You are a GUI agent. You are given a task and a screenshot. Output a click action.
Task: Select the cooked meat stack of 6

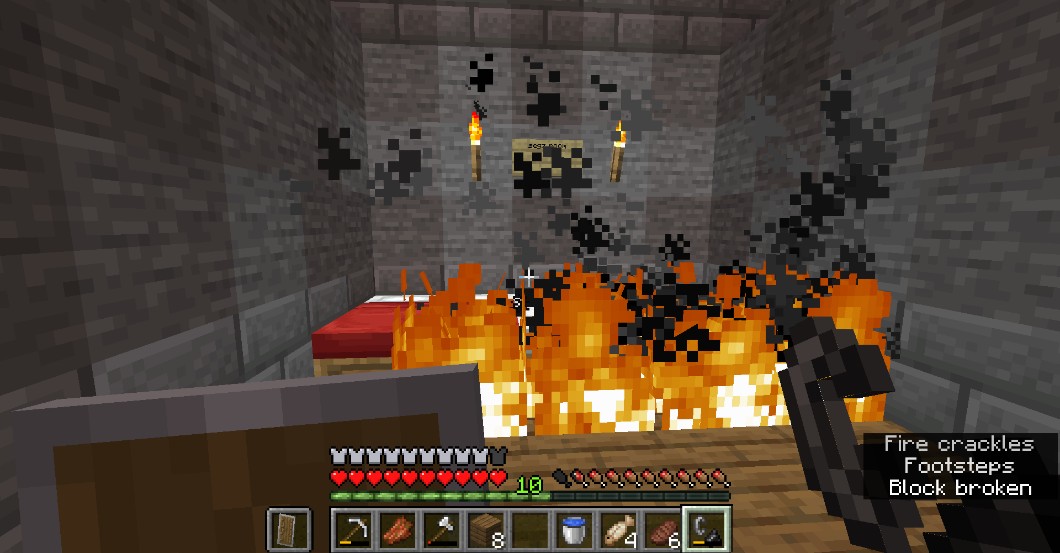[661, 527]
